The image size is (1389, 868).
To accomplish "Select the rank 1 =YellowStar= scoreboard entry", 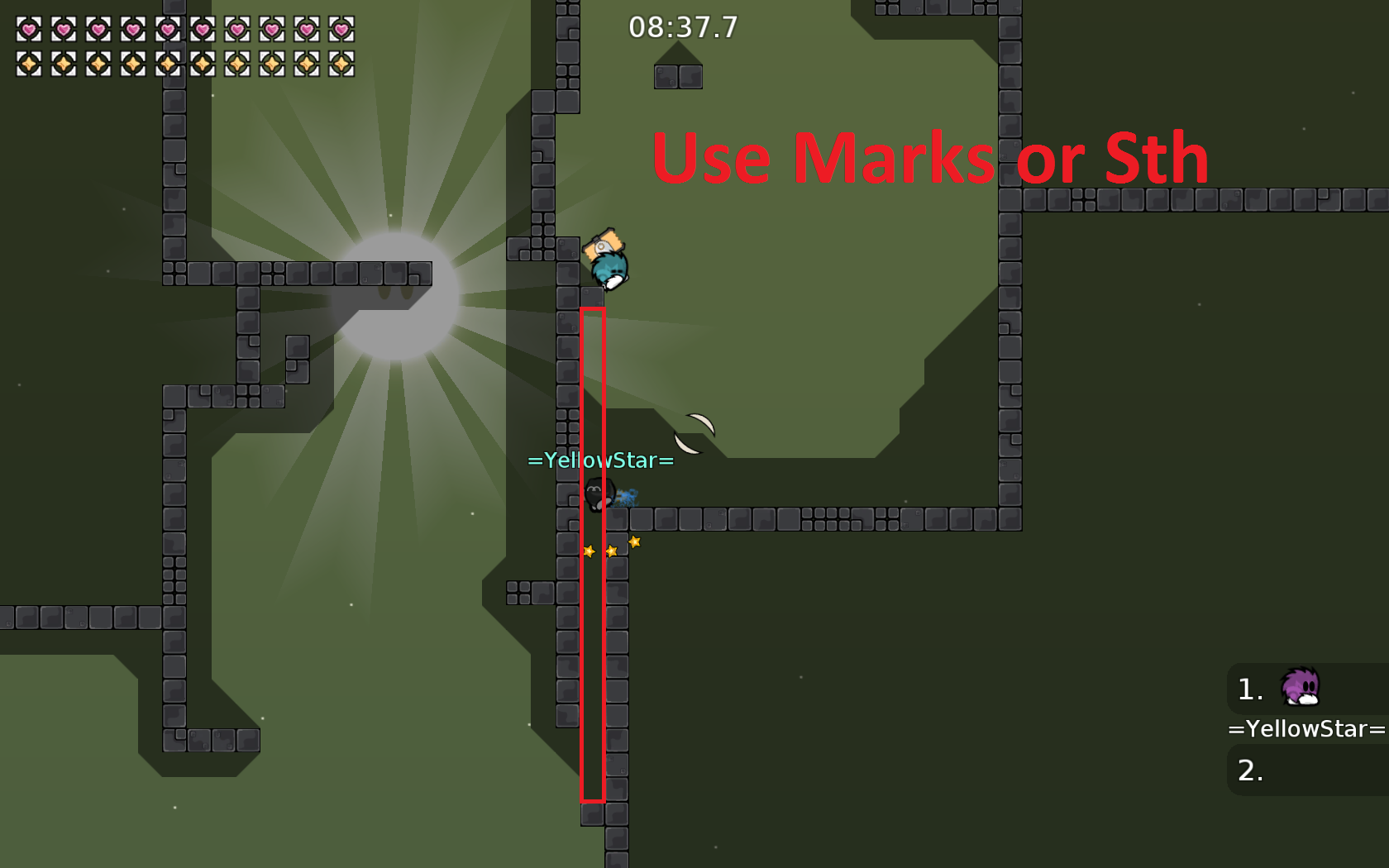I will coord(1305,689).
